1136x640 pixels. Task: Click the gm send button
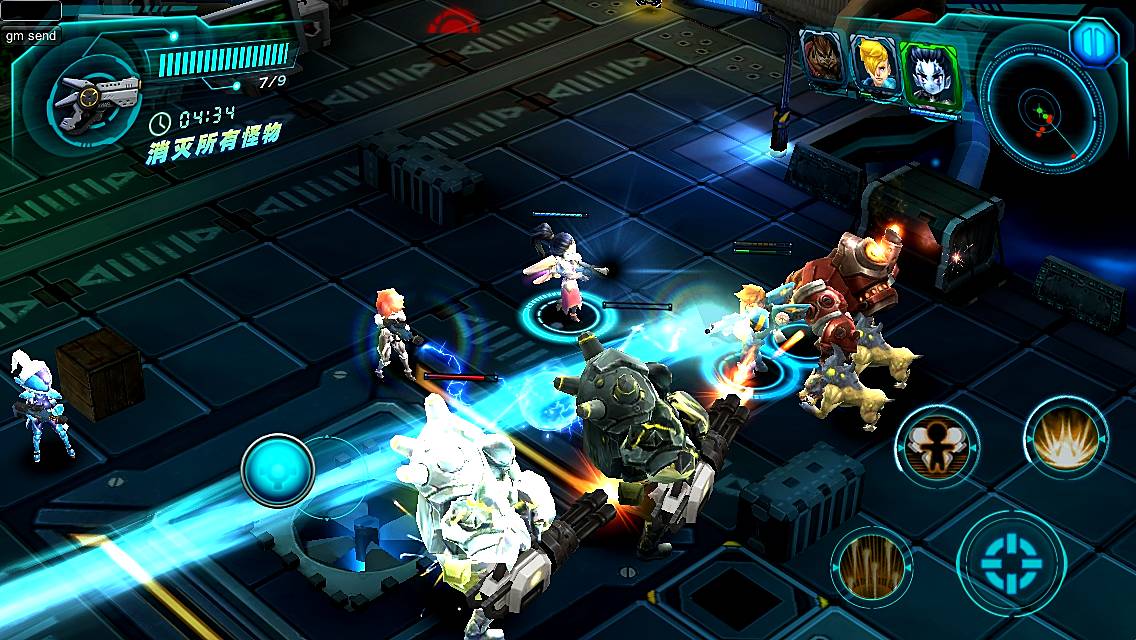point(31,35)
